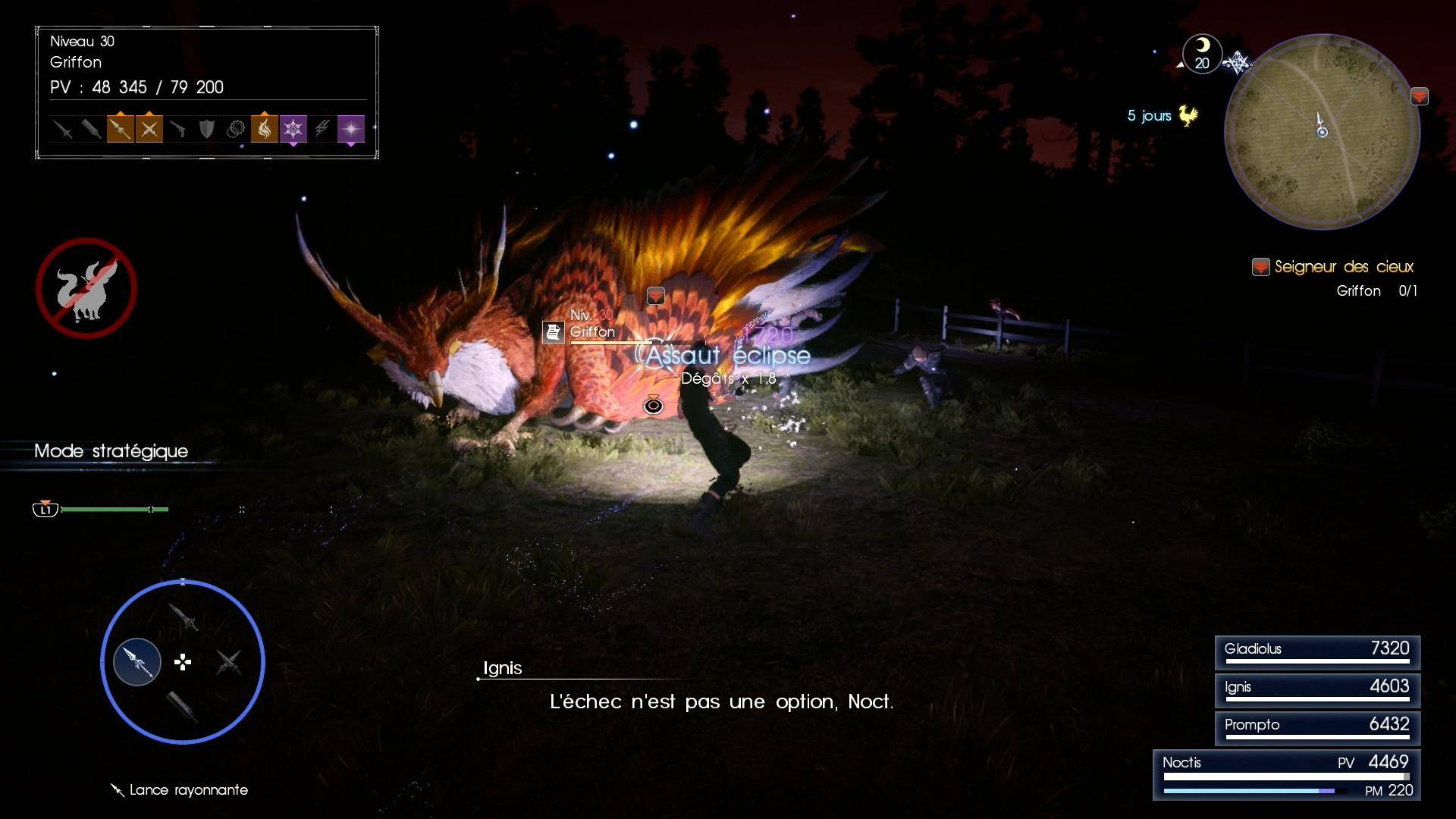The image size is (1456, 819).
Task: Click the daggers weakness icon
Action: pyautogui.click(x=149, y=129)
